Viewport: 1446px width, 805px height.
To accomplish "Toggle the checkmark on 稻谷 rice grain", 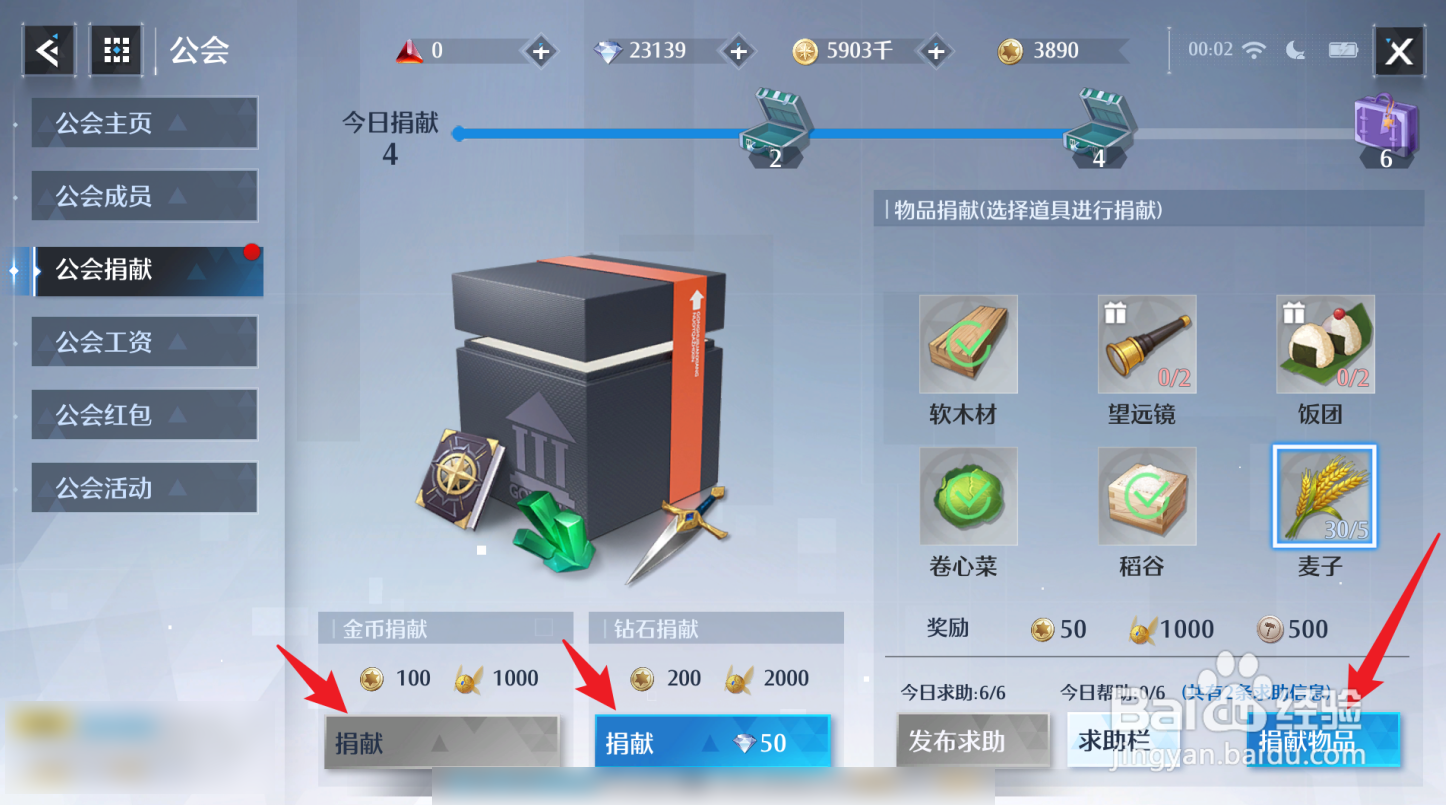I will tap(1146, 495).
